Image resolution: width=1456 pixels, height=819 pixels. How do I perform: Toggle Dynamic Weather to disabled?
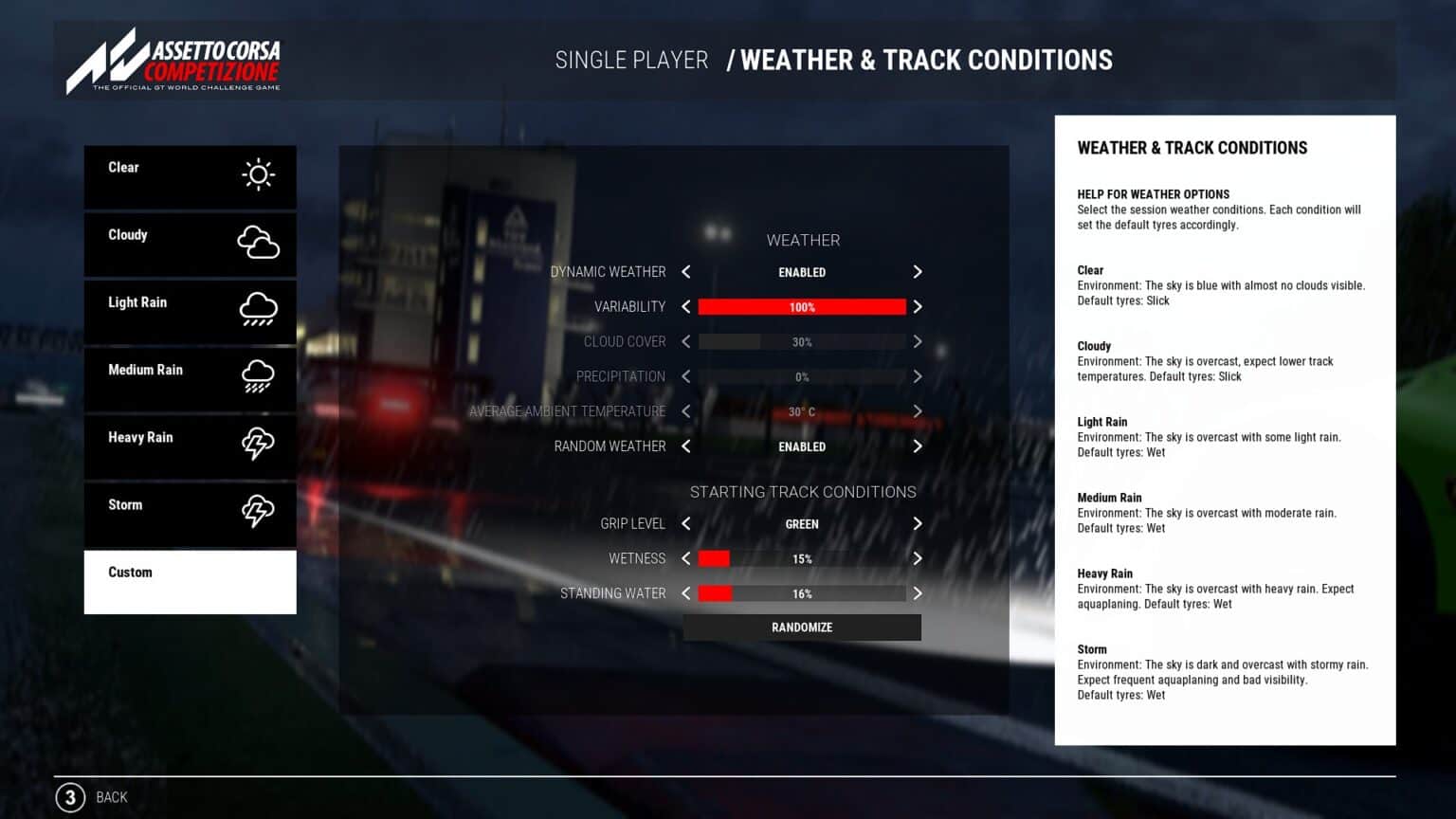click(685, 272)
